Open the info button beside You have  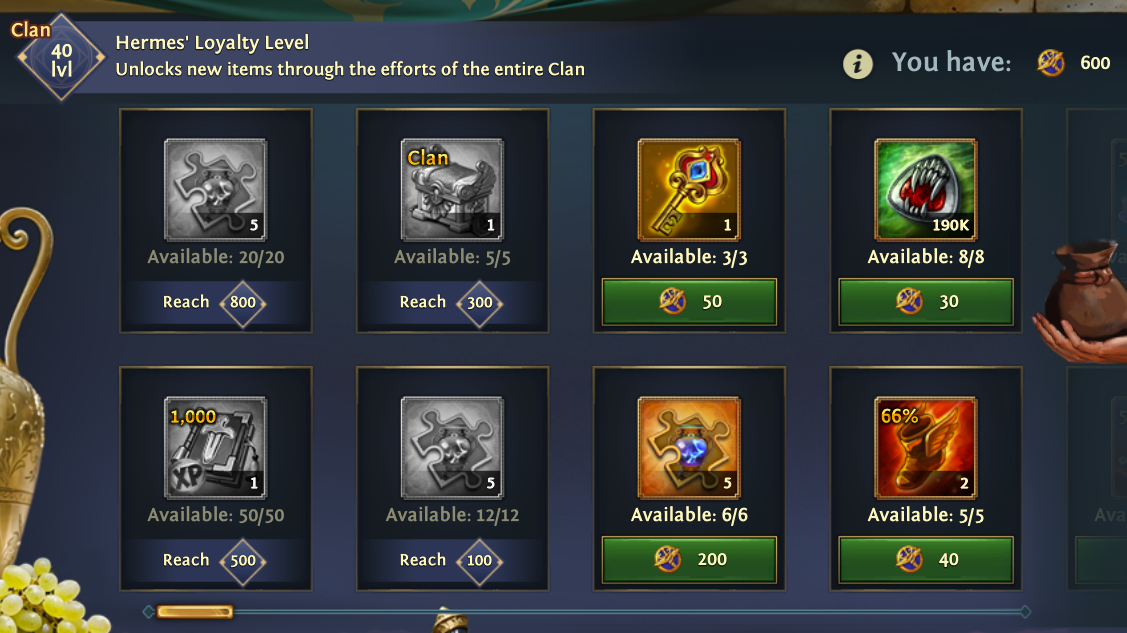coord(857,64)
